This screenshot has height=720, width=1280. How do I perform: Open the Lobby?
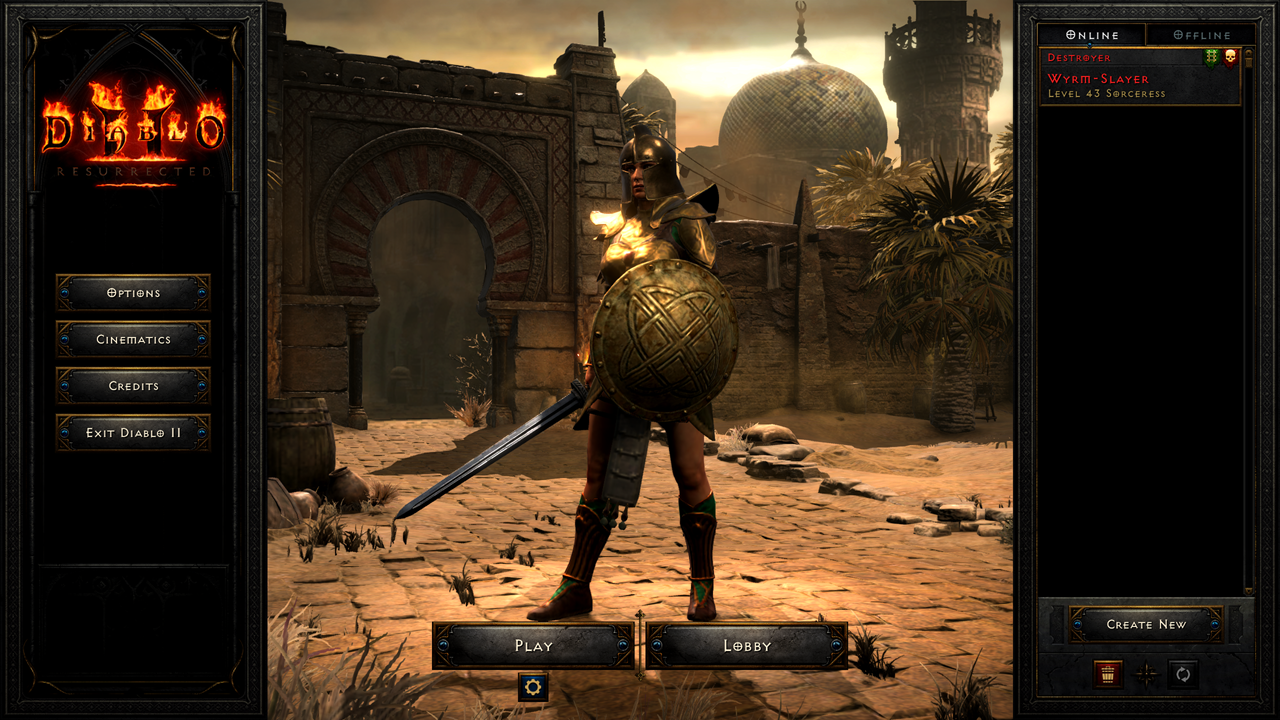[746, 646]
